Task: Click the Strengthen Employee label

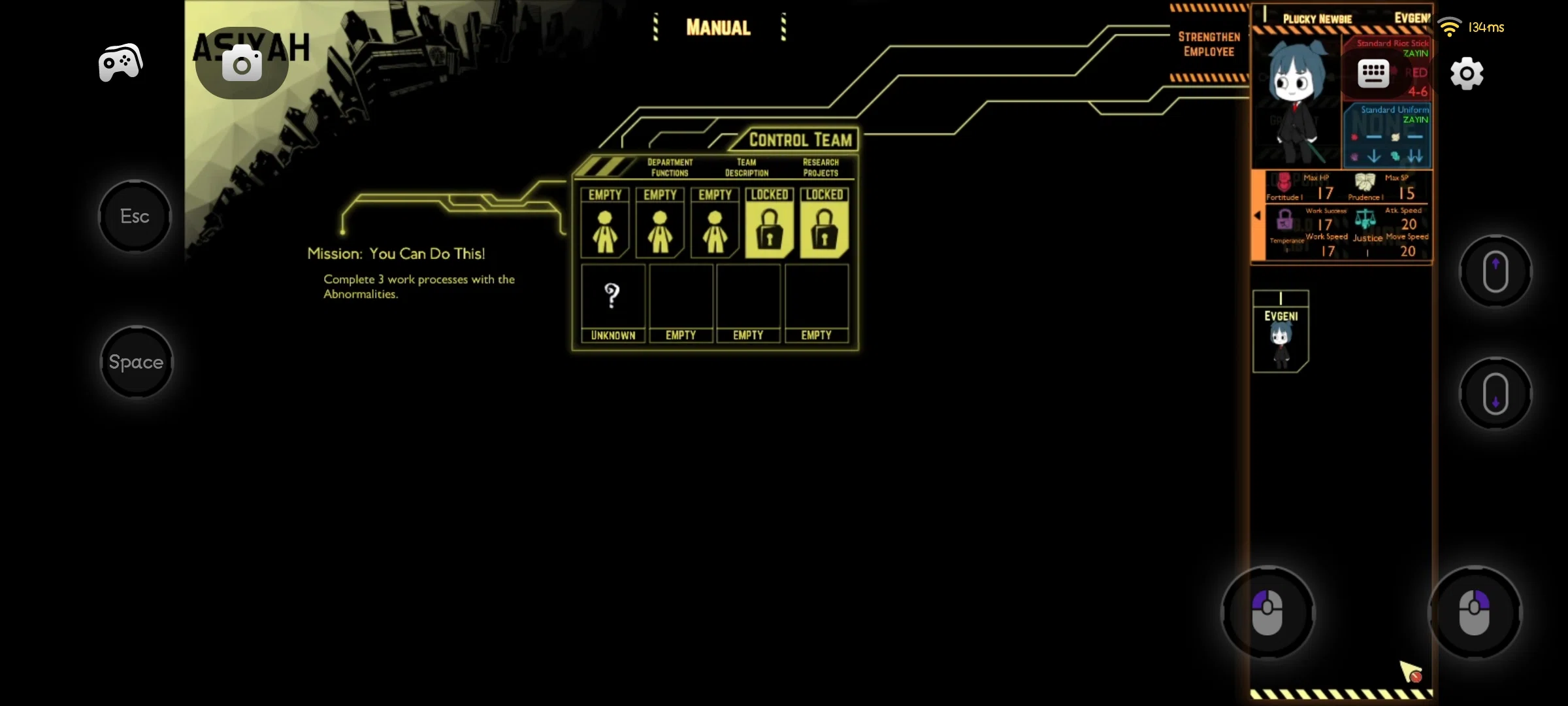Action: (1208, 44)
